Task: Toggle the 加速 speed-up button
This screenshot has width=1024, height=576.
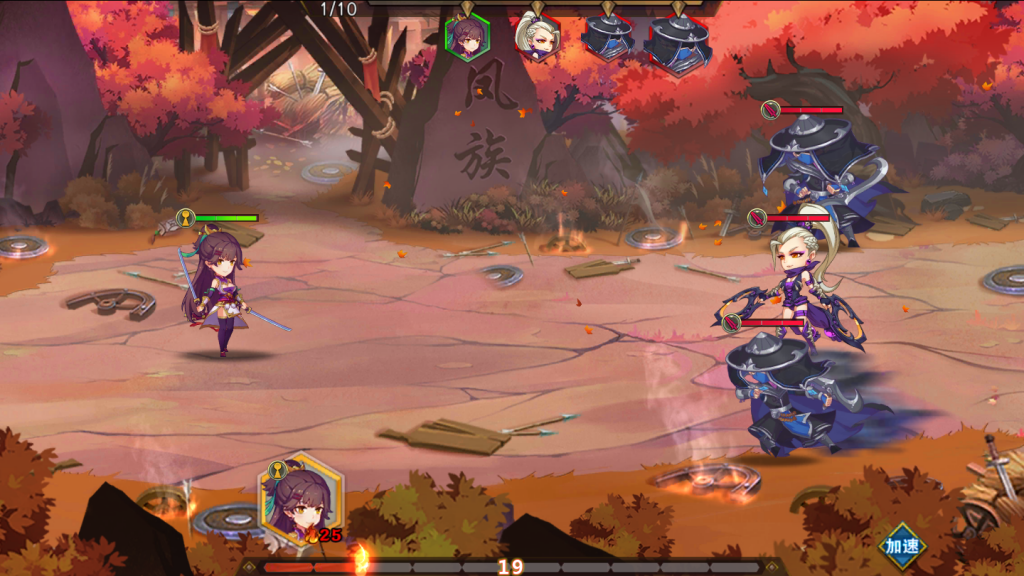Action: [x=902, y=546]
